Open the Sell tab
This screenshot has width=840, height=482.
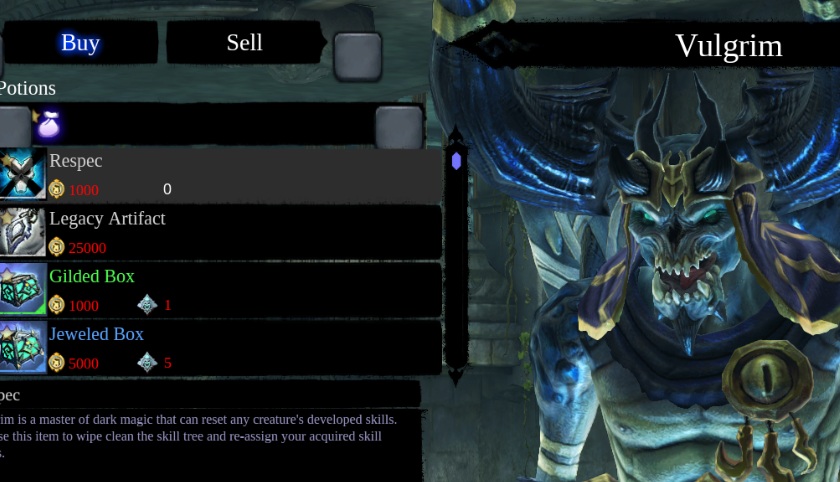pyautogui.click(x=244, y=42)
